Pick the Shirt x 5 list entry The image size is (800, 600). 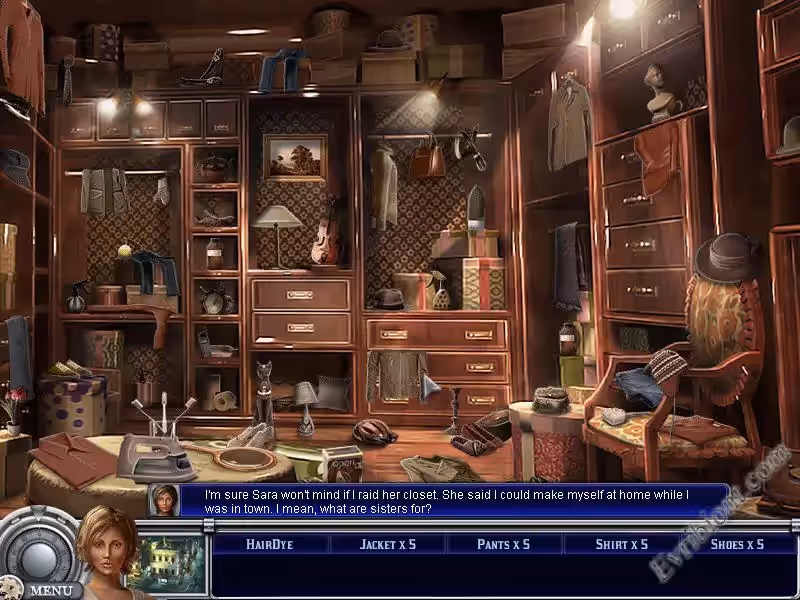coord(620,544)
